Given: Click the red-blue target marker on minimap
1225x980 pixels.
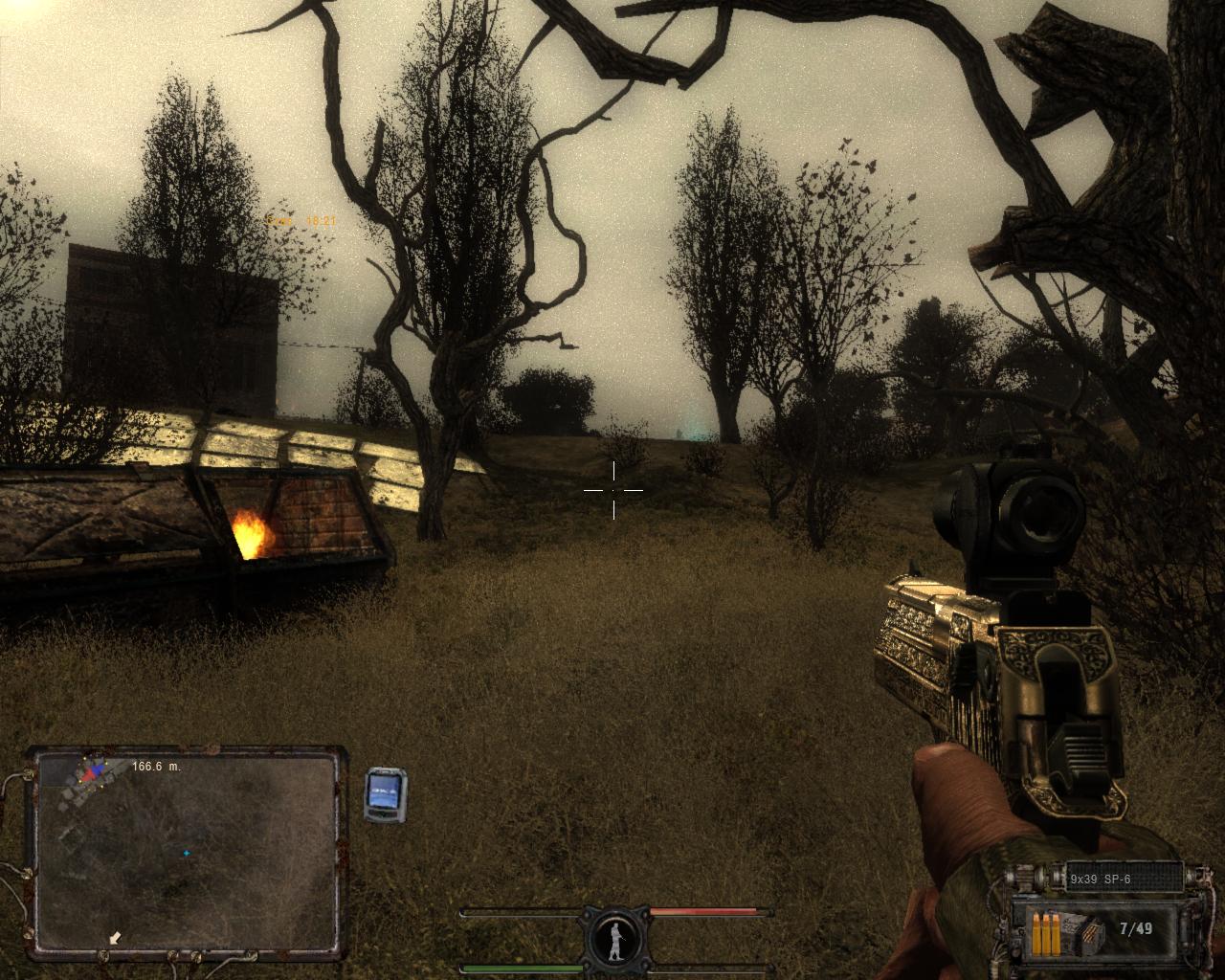Looking at the screenshot, I should point(93,770).
